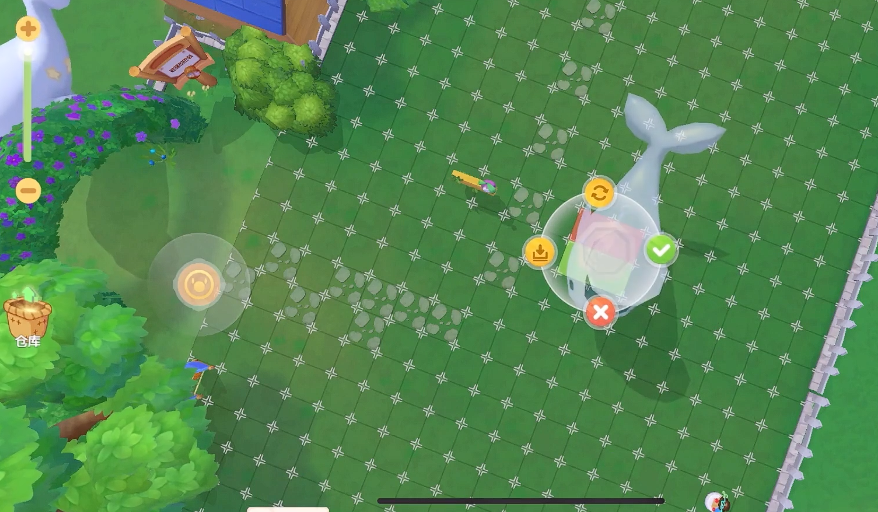
Task: Store the item with the download-arrow button
Action: pyautogui.click(x=540, y=251)
